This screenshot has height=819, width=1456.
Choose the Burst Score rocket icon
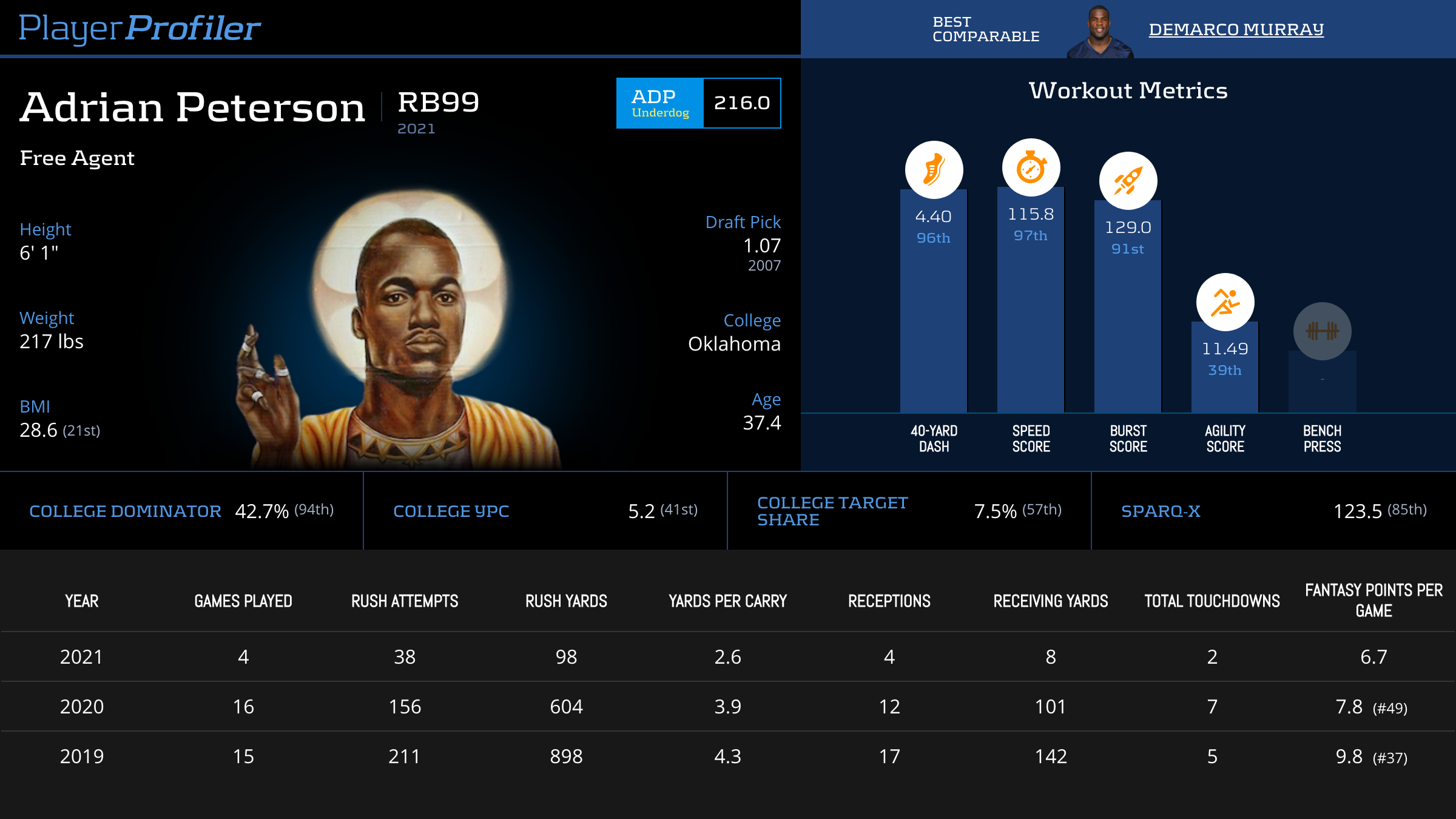(1128, 181)
